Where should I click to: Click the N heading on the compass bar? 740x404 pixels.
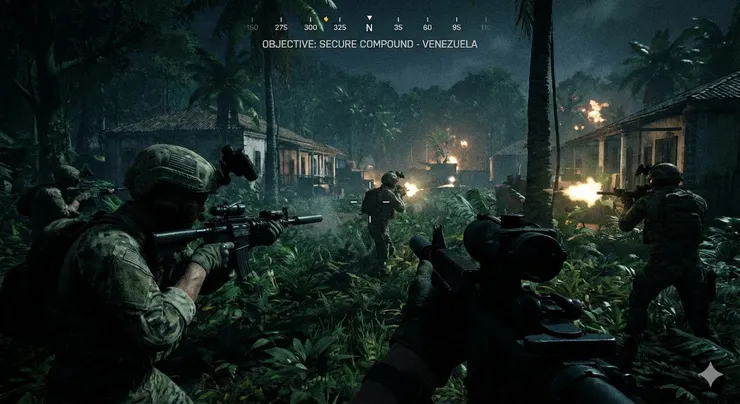[369, 28]
